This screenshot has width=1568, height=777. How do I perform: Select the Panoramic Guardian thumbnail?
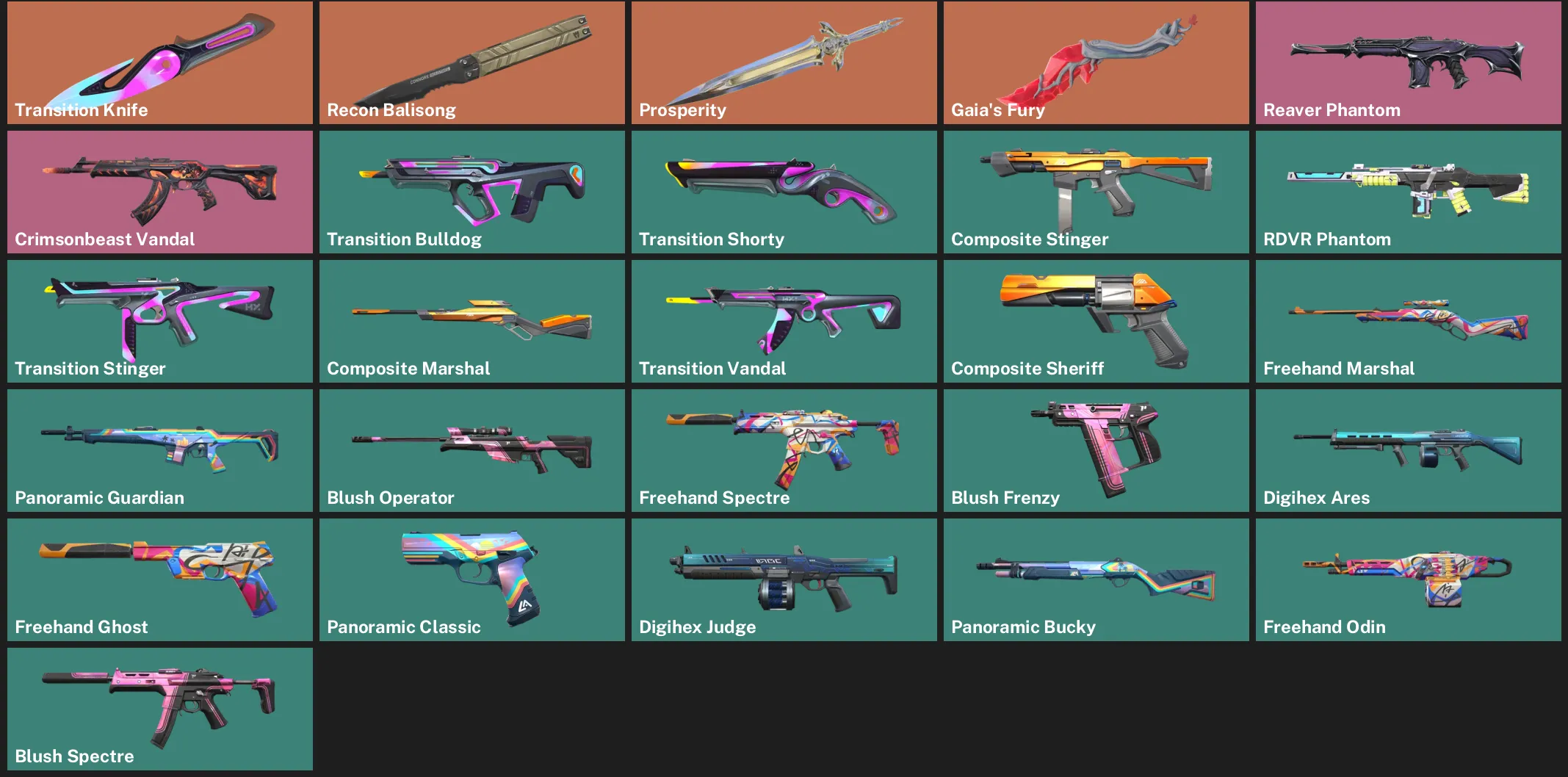pos(159,450)
